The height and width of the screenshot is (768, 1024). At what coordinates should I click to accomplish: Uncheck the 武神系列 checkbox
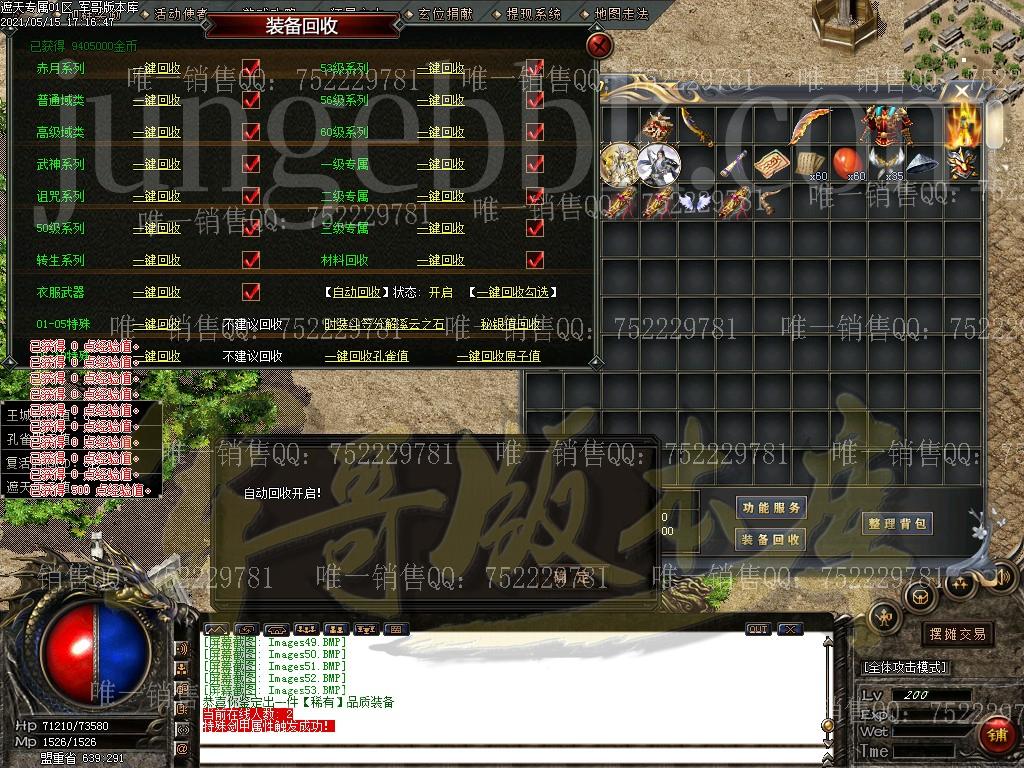[251, 164]
